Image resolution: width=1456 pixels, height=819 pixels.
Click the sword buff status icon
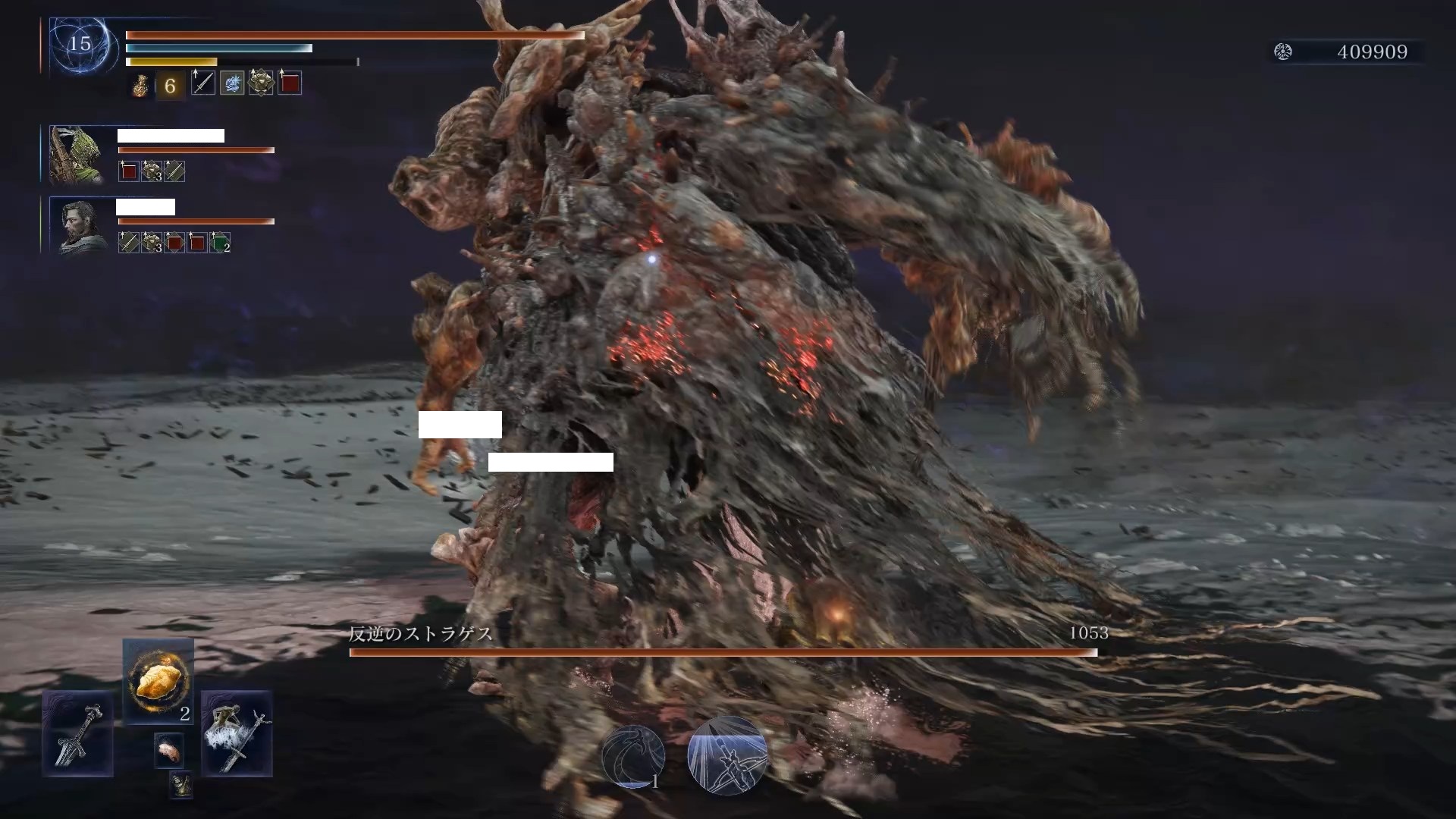(x=202, y=83)
